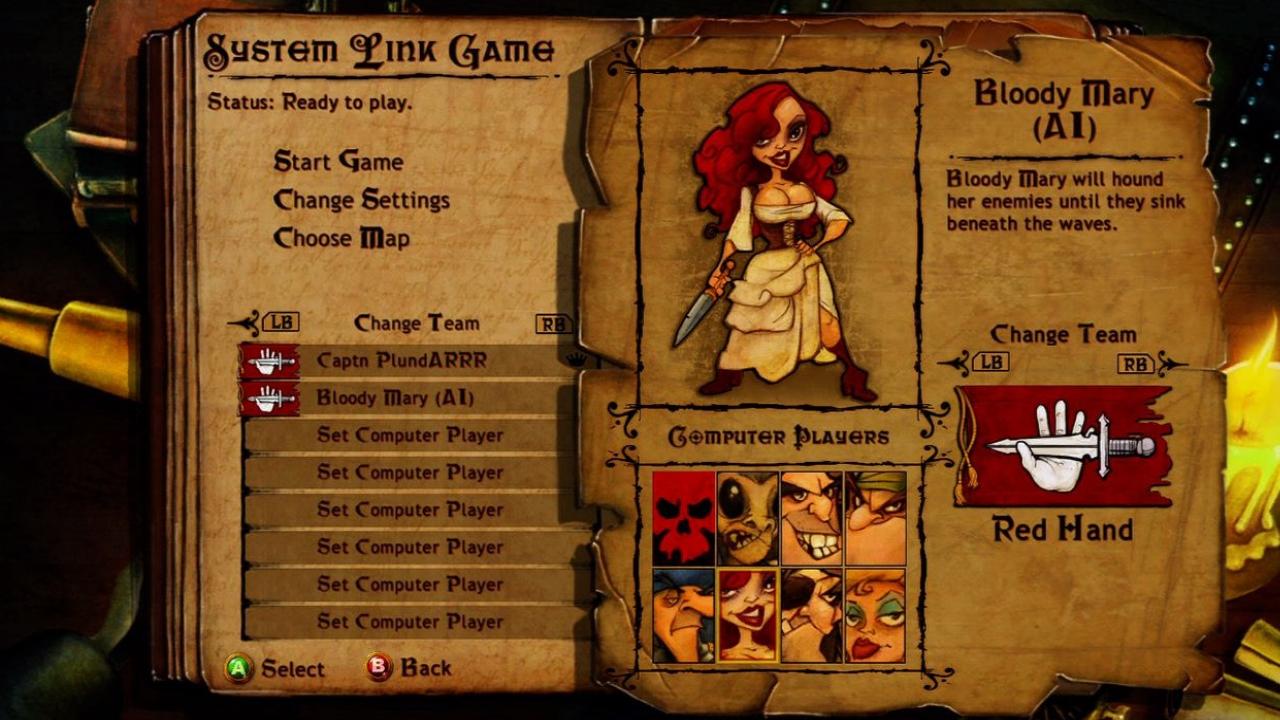Select the old pirate in tricorn hat
1280x720 pixels.
683,612
